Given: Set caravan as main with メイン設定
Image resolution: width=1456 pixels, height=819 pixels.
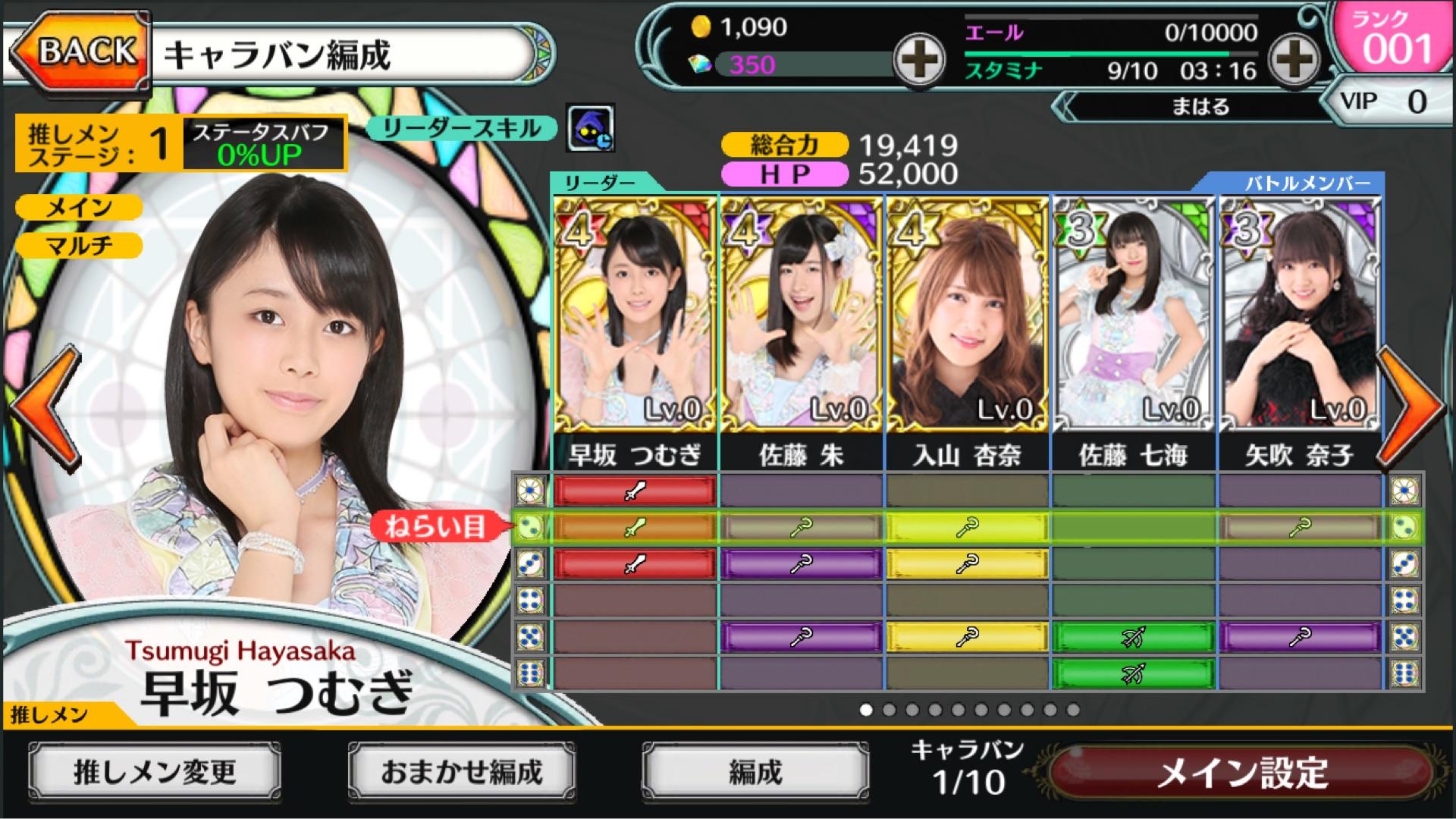Looking at the screenshot, I should [1242, 773].
